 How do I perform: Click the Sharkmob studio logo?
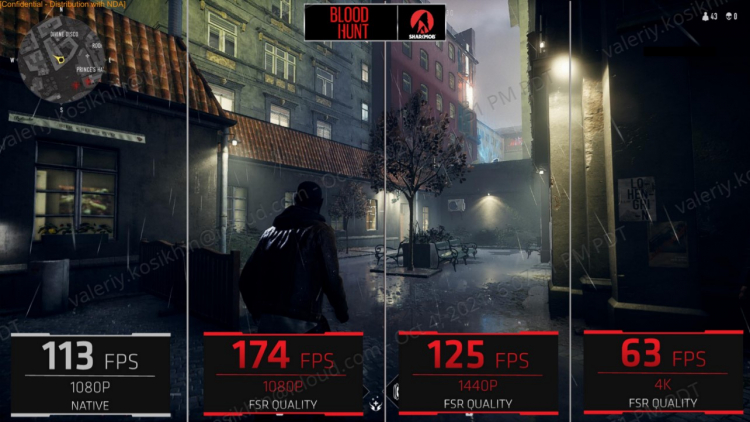click(x=421, y=22)
